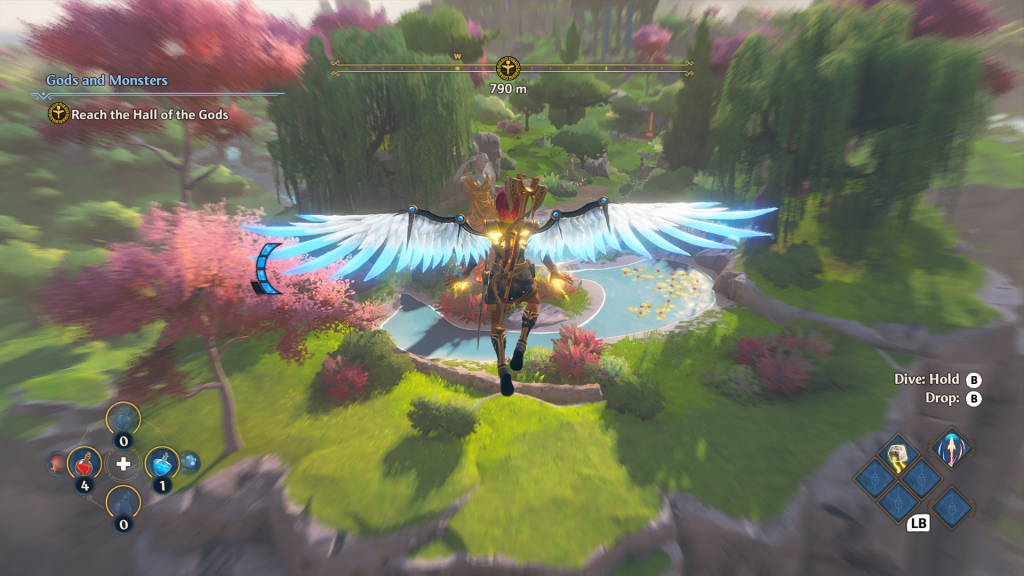Click the compass objective marker above 790 m

[x=509, y=68]
